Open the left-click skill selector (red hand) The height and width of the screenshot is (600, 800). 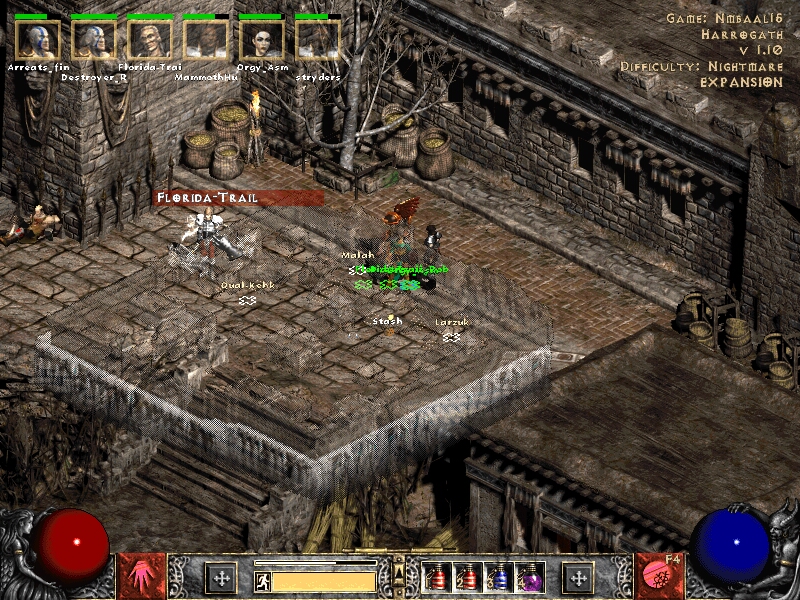pos(142,577)
